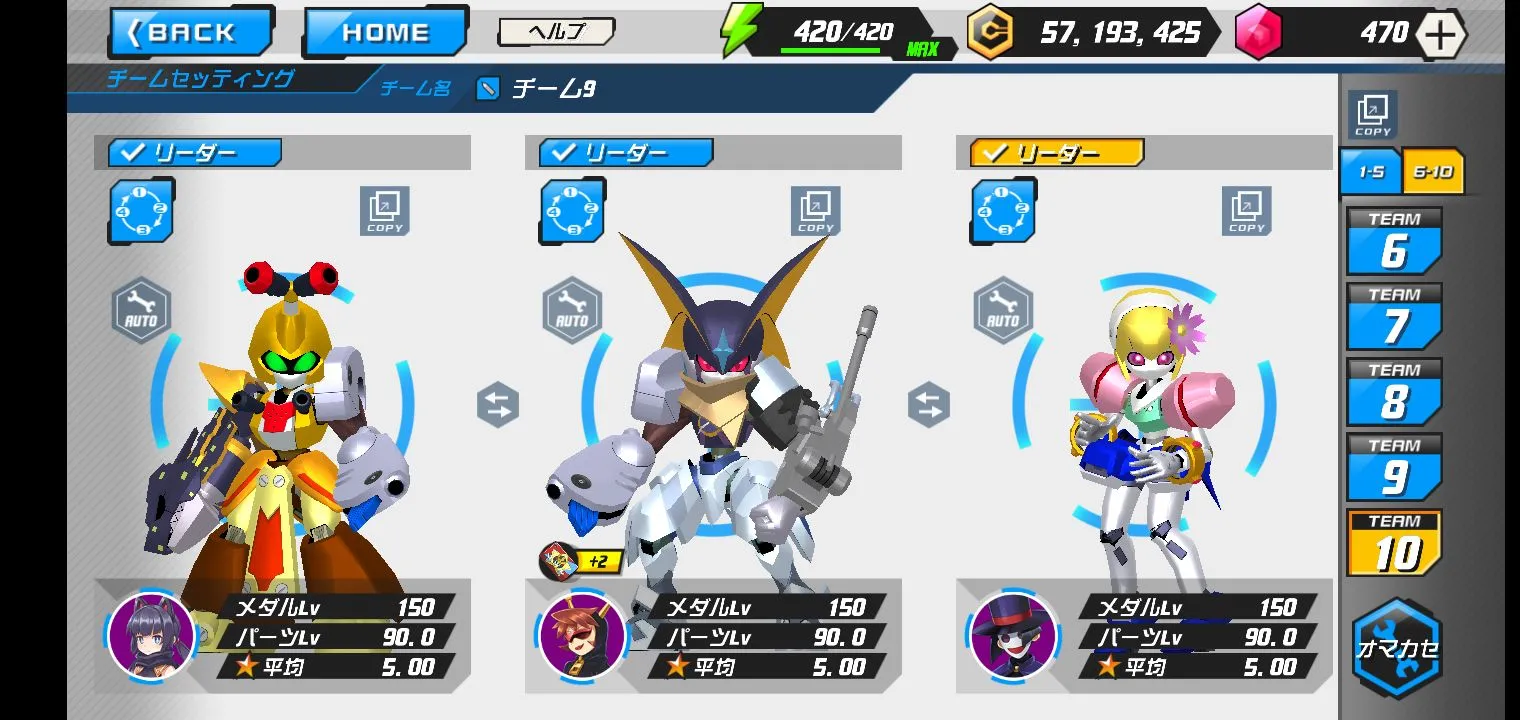
Task: Click the COPY icon above the team tabs
Action: [x=1372, y=115]
